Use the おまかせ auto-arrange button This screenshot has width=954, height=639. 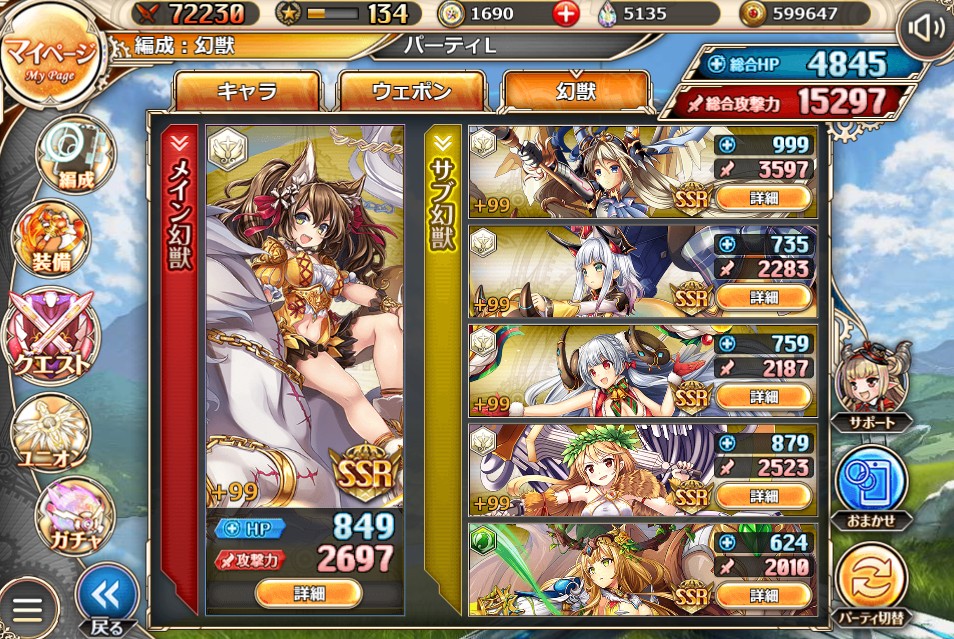(871, 485)
